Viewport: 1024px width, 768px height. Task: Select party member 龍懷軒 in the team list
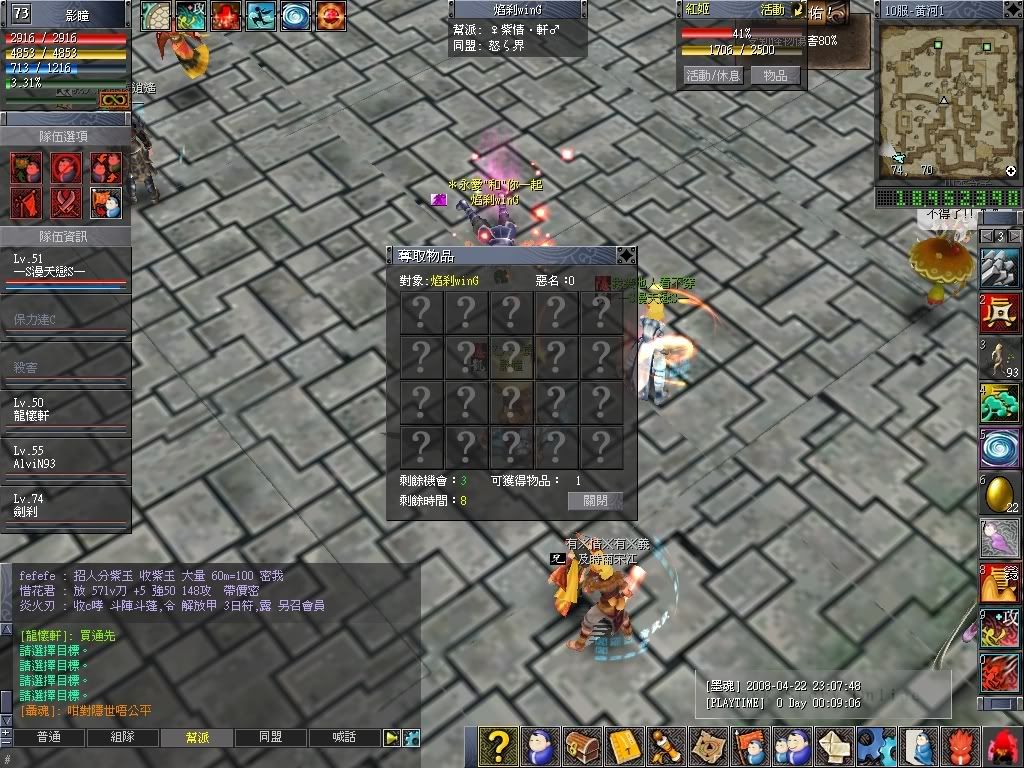tap(65, 409)
